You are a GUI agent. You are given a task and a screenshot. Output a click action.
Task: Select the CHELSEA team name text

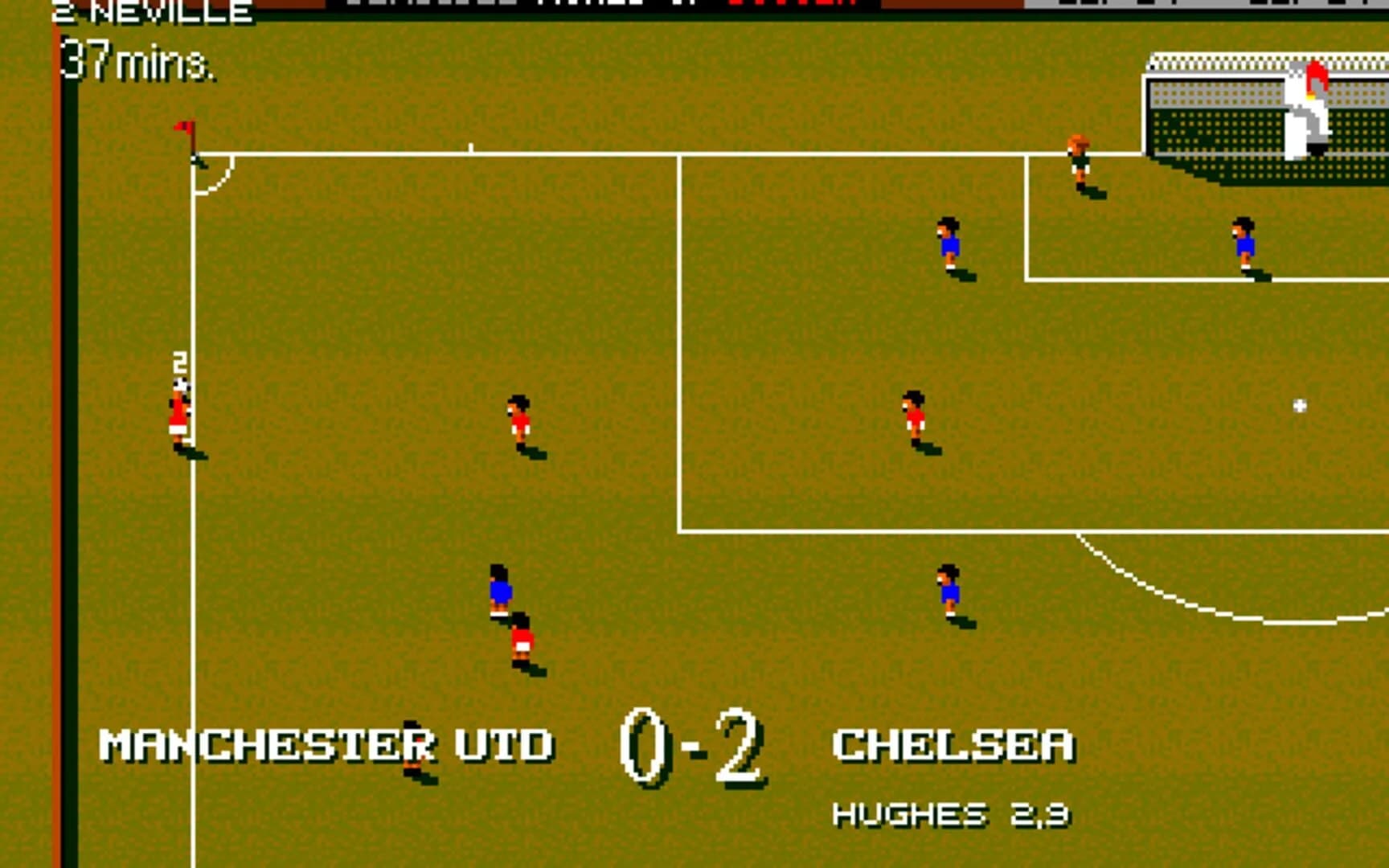coord(955,745)
